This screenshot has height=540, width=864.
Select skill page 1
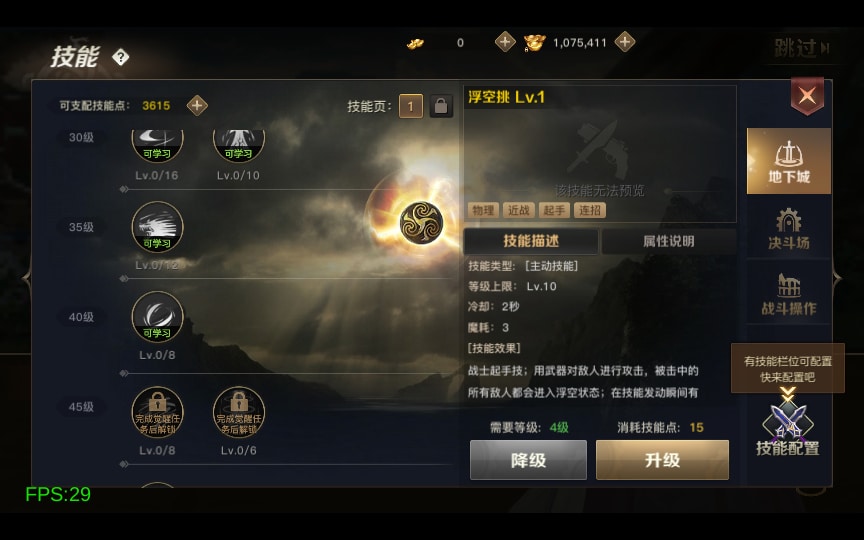[411, 106]
